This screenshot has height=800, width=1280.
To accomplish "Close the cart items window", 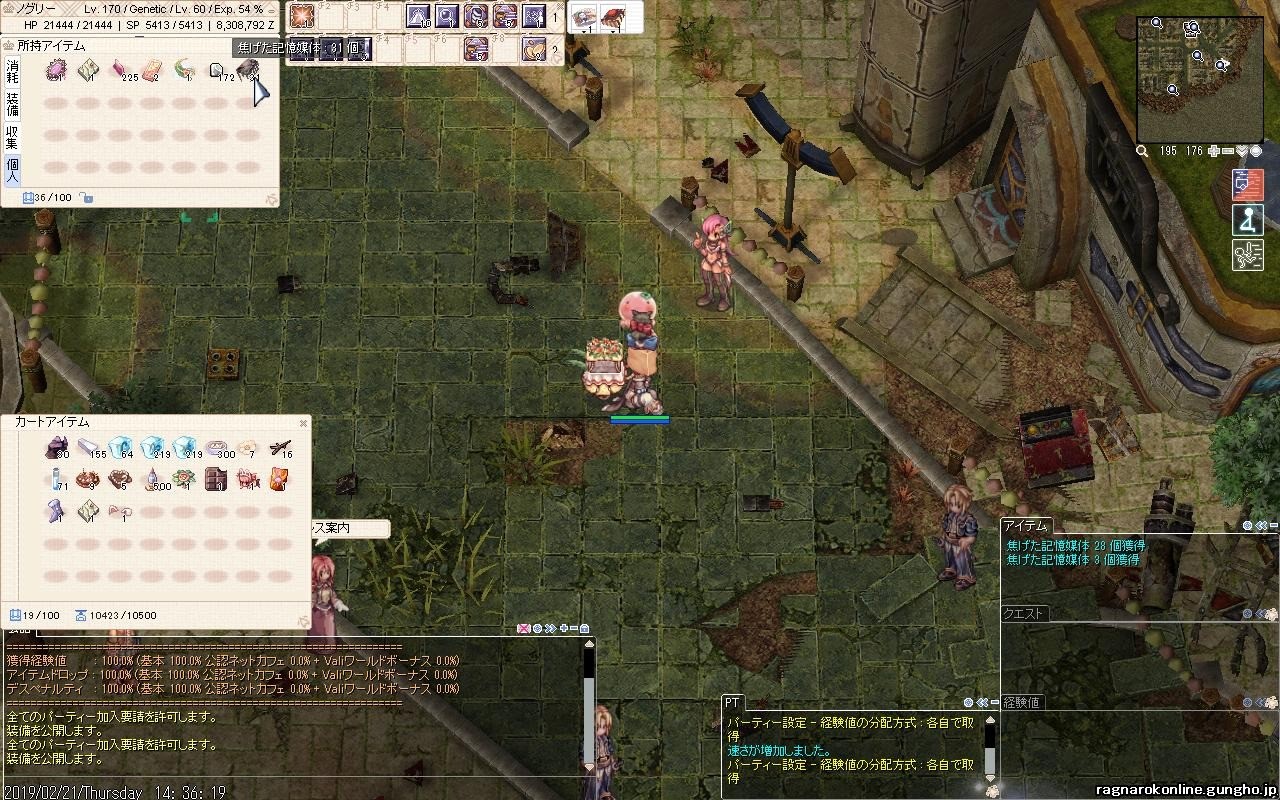I will 304,423.
